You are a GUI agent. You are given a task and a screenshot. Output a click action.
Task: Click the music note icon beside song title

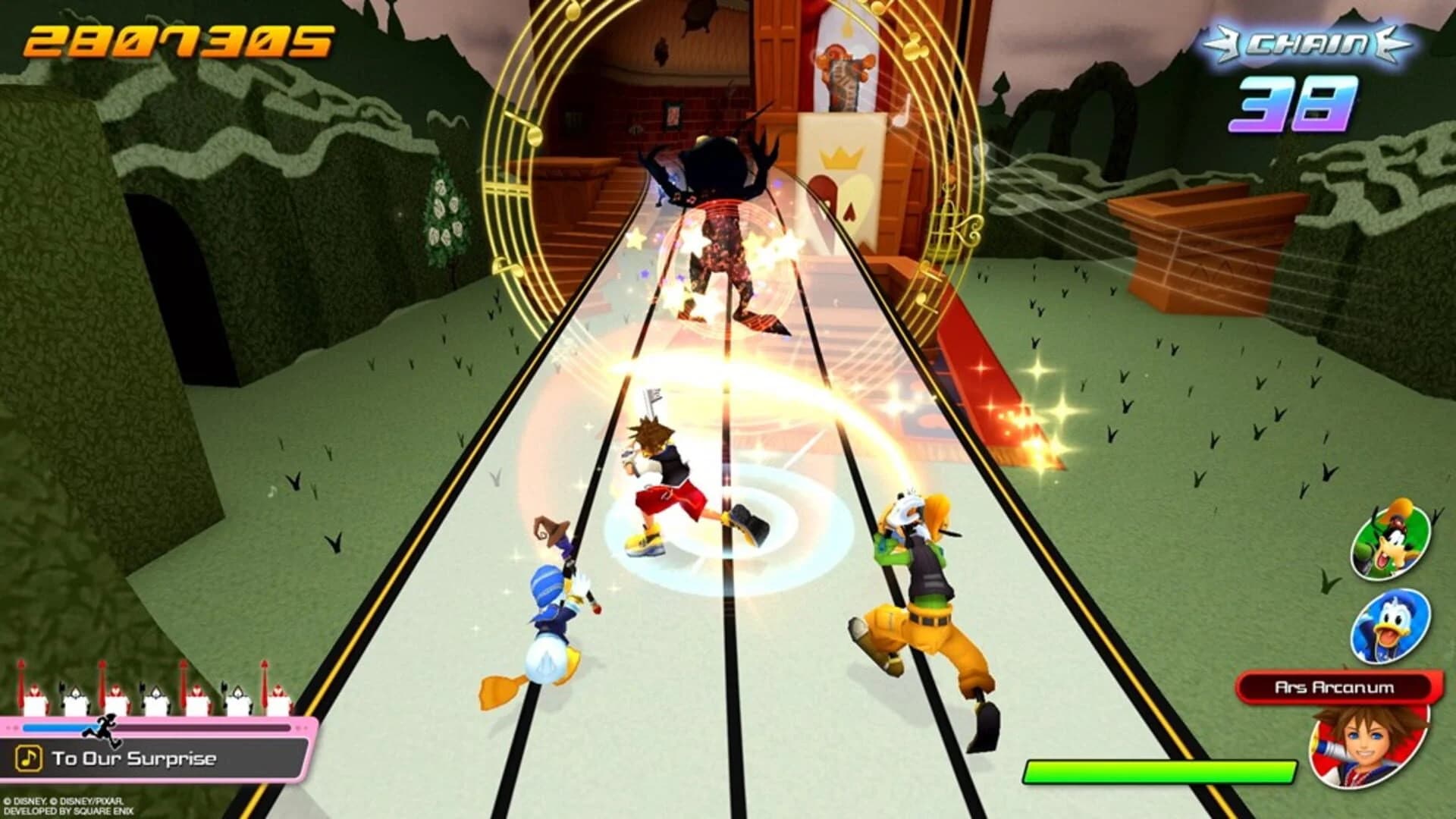click(30, 756)
